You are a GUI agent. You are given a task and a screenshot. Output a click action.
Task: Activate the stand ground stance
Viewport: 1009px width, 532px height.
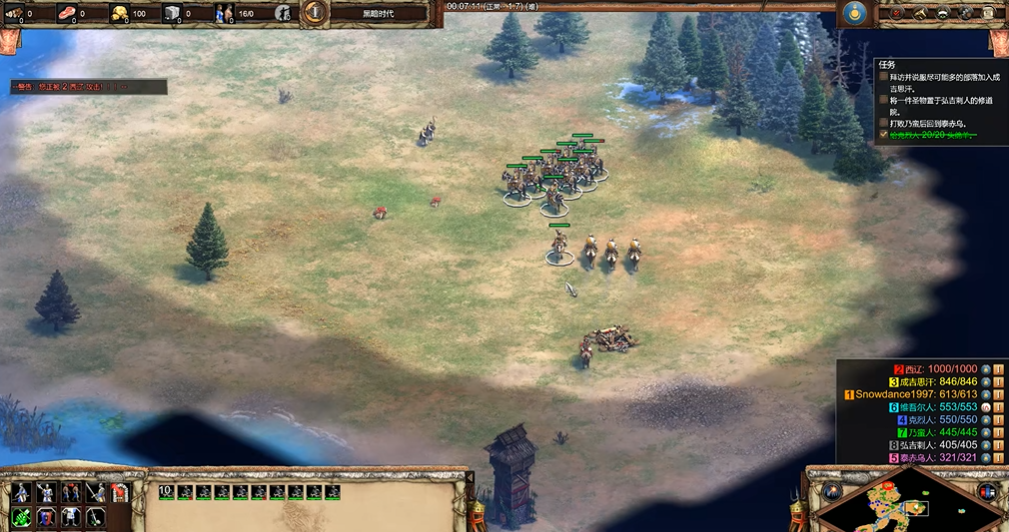[71, 492]
